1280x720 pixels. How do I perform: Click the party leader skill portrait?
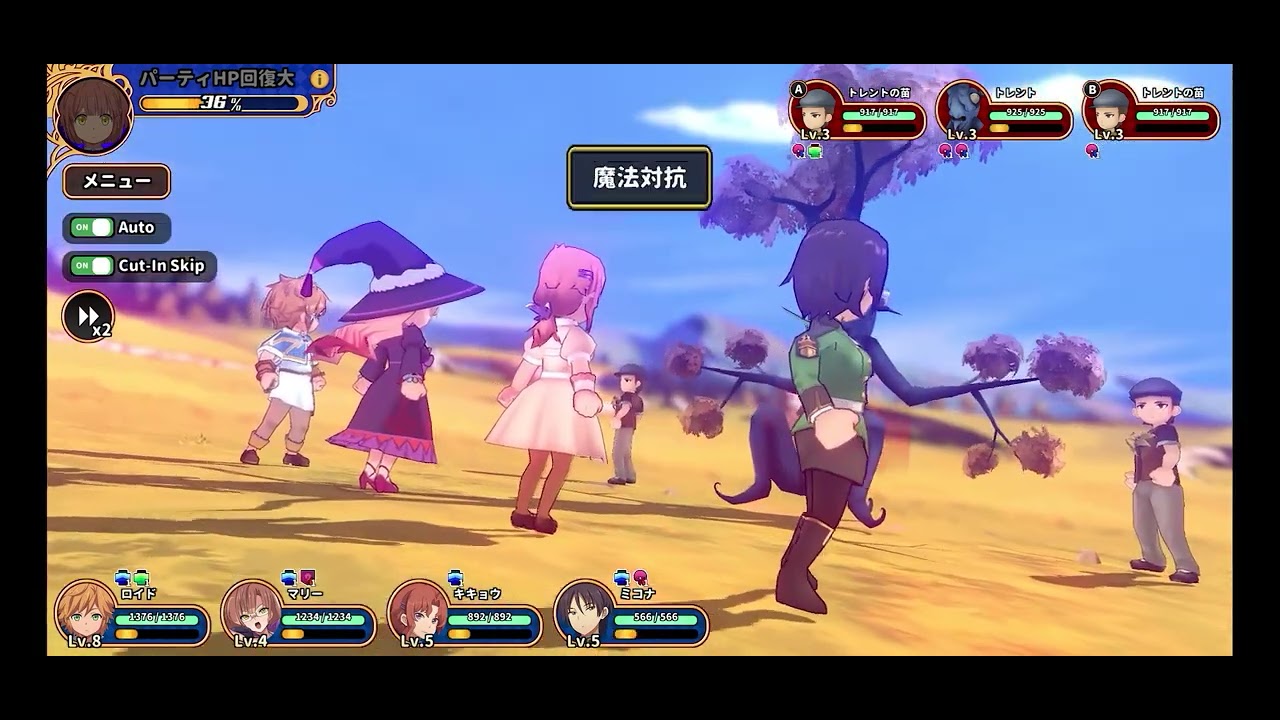94,113
